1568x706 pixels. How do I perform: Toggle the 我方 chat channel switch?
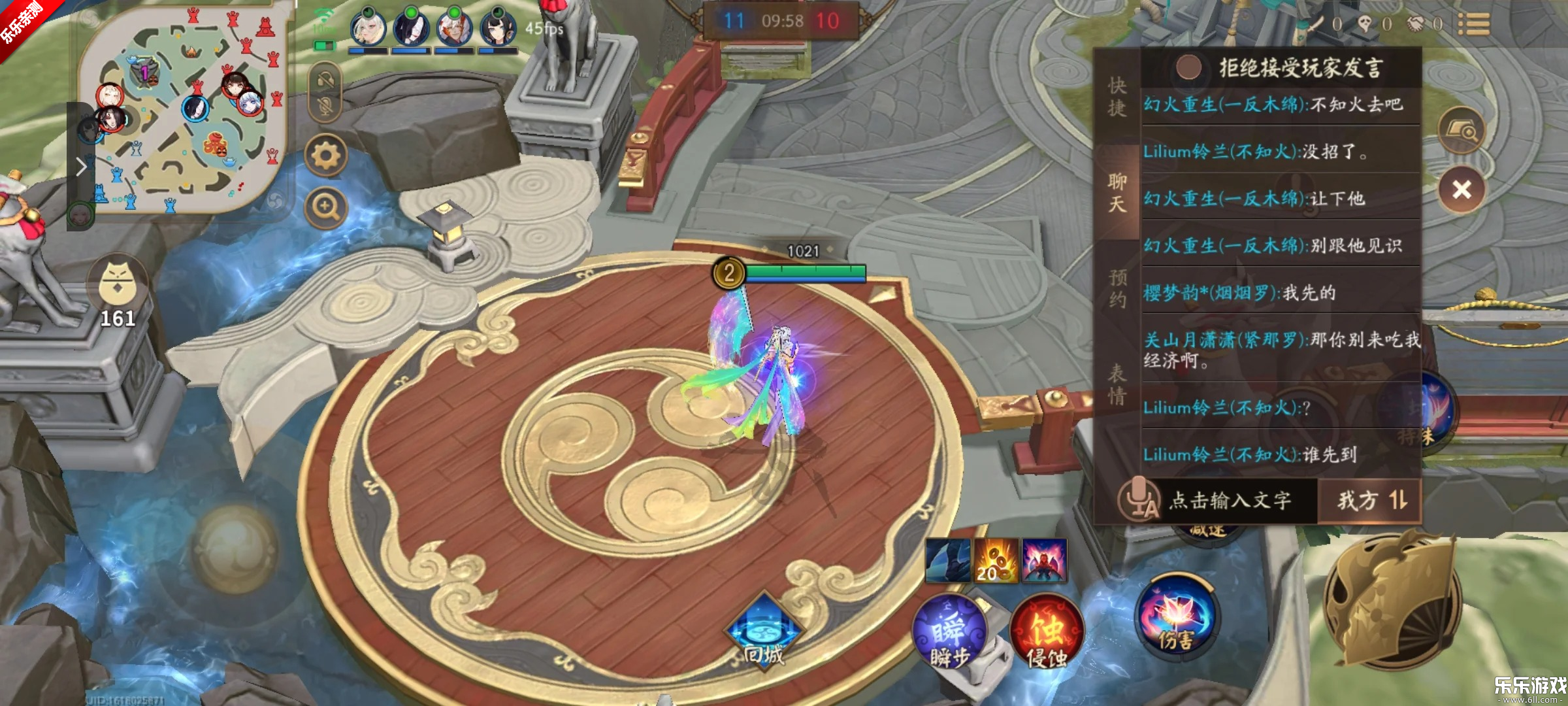pyautogui.click(x=1371, y=501)
